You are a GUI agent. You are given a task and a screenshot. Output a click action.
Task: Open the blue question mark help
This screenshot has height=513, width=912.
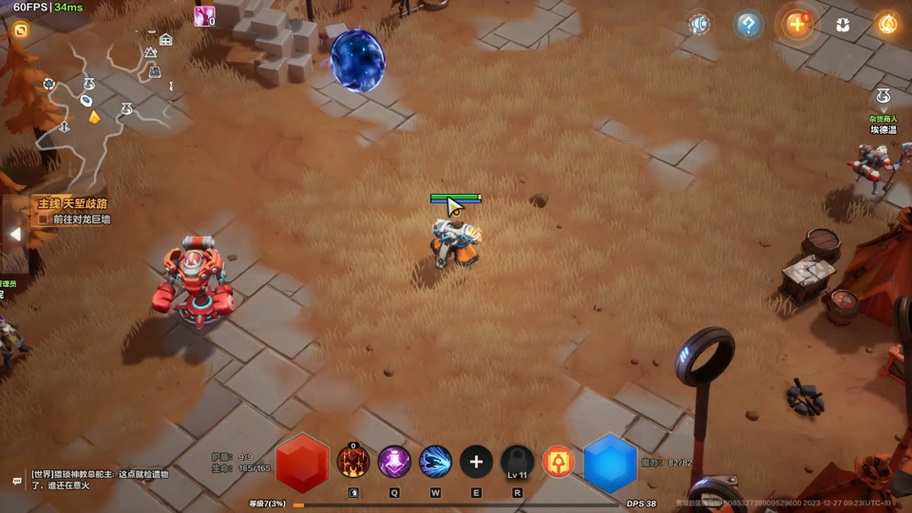click(748, 25)
